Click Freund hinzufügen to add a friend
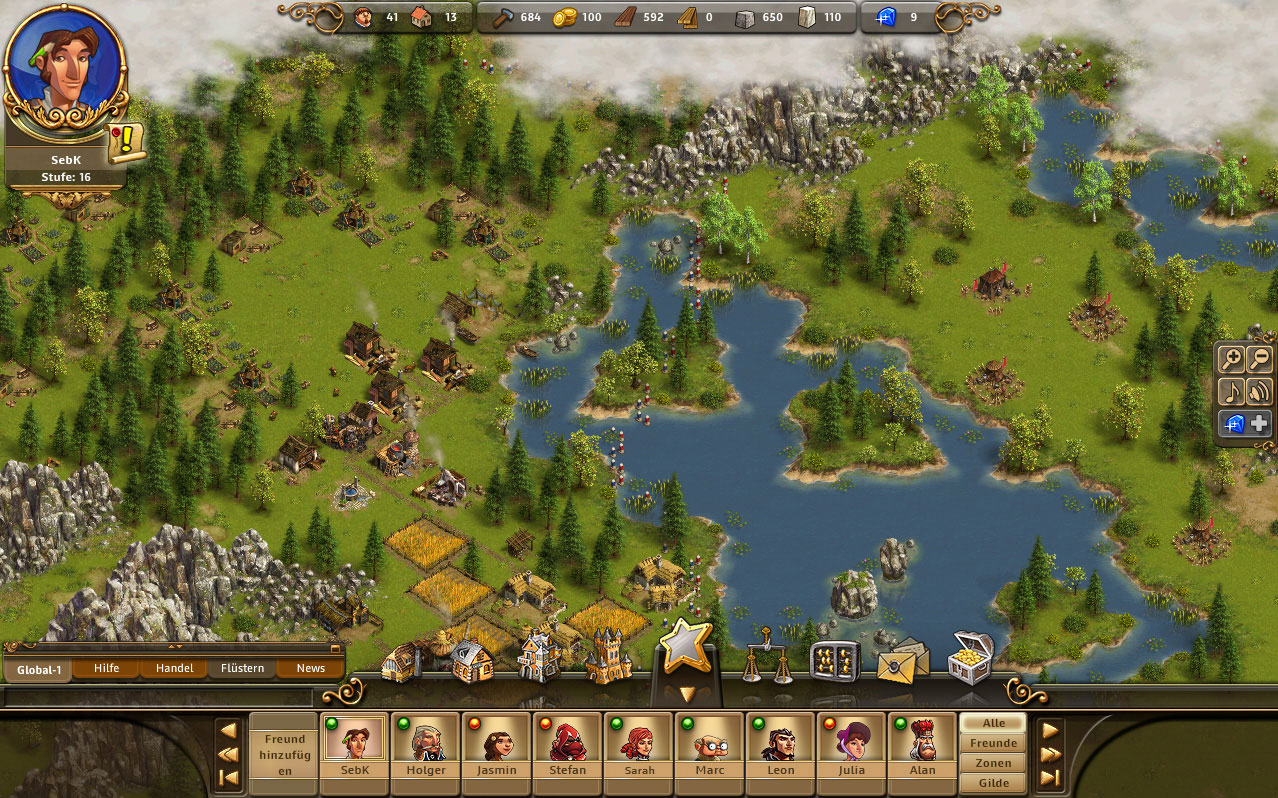Viewport: 1278px width, 798px height. 284,754
